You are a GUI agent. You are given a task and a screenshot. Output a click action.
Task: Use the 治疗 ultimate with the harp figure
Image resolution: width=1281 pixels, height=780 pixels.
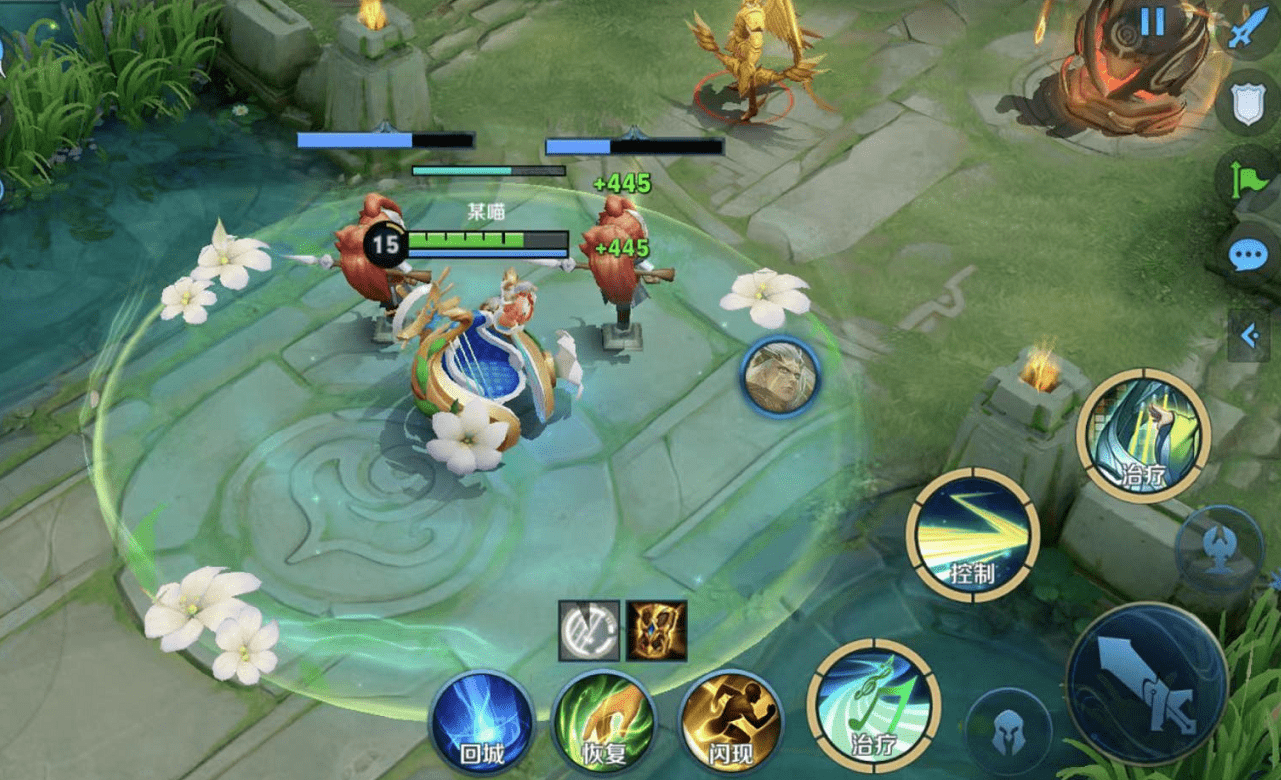pyautogui.click(x=1144, y=435)
